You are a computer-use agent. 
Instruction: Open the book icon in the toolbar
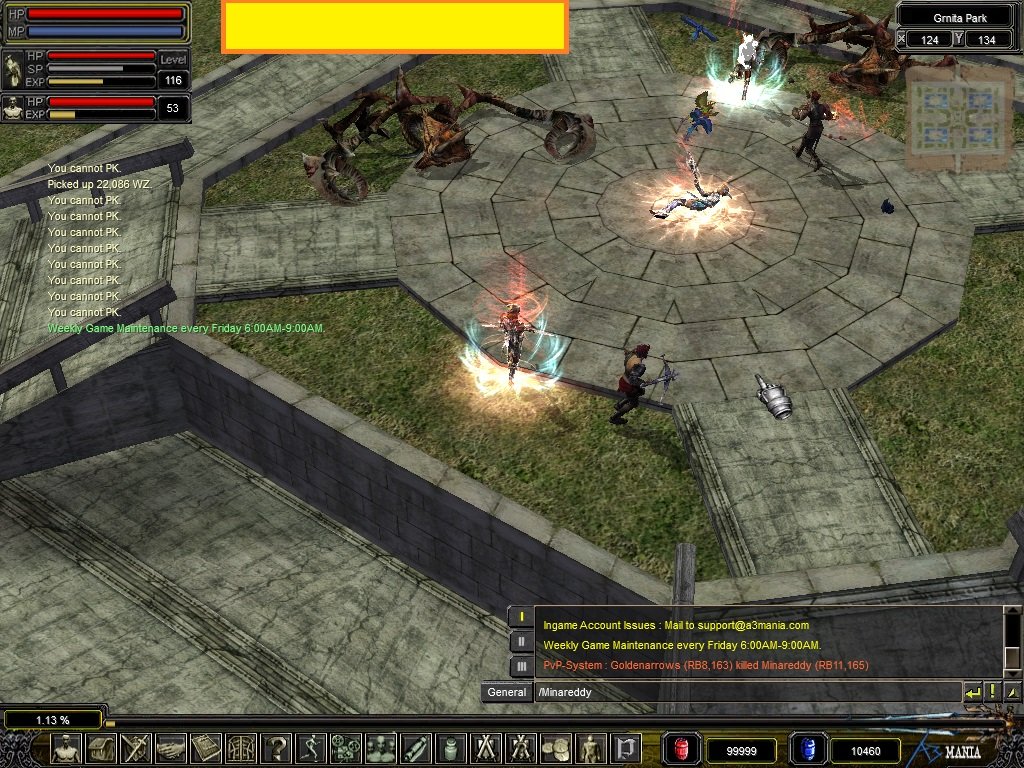pyautogui.click(x=206, y=748)
